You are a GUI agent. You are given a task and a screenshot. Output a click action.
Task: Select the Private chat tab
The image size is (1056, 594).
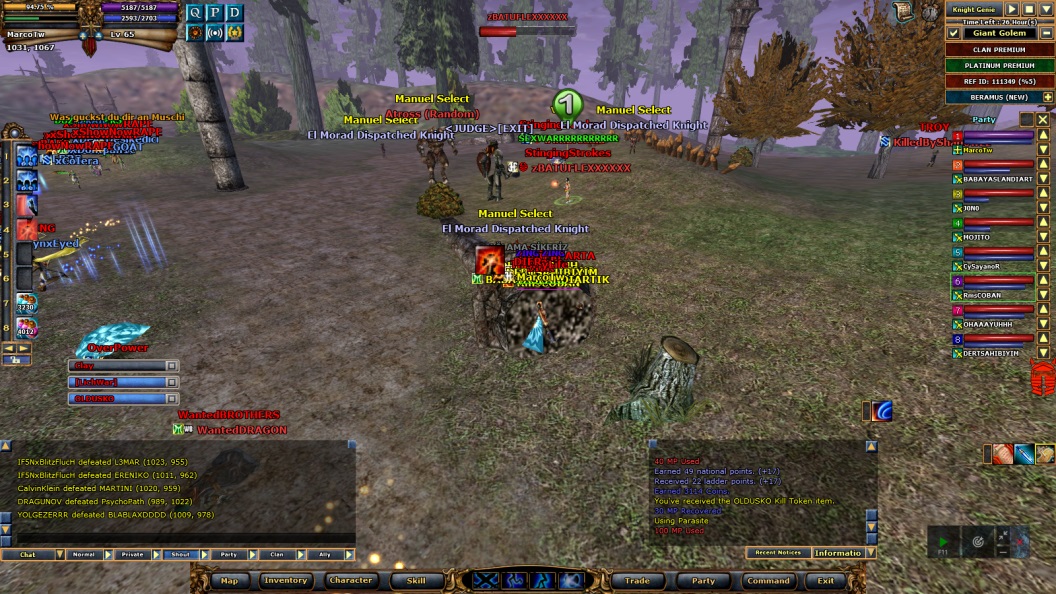point(132,554)
